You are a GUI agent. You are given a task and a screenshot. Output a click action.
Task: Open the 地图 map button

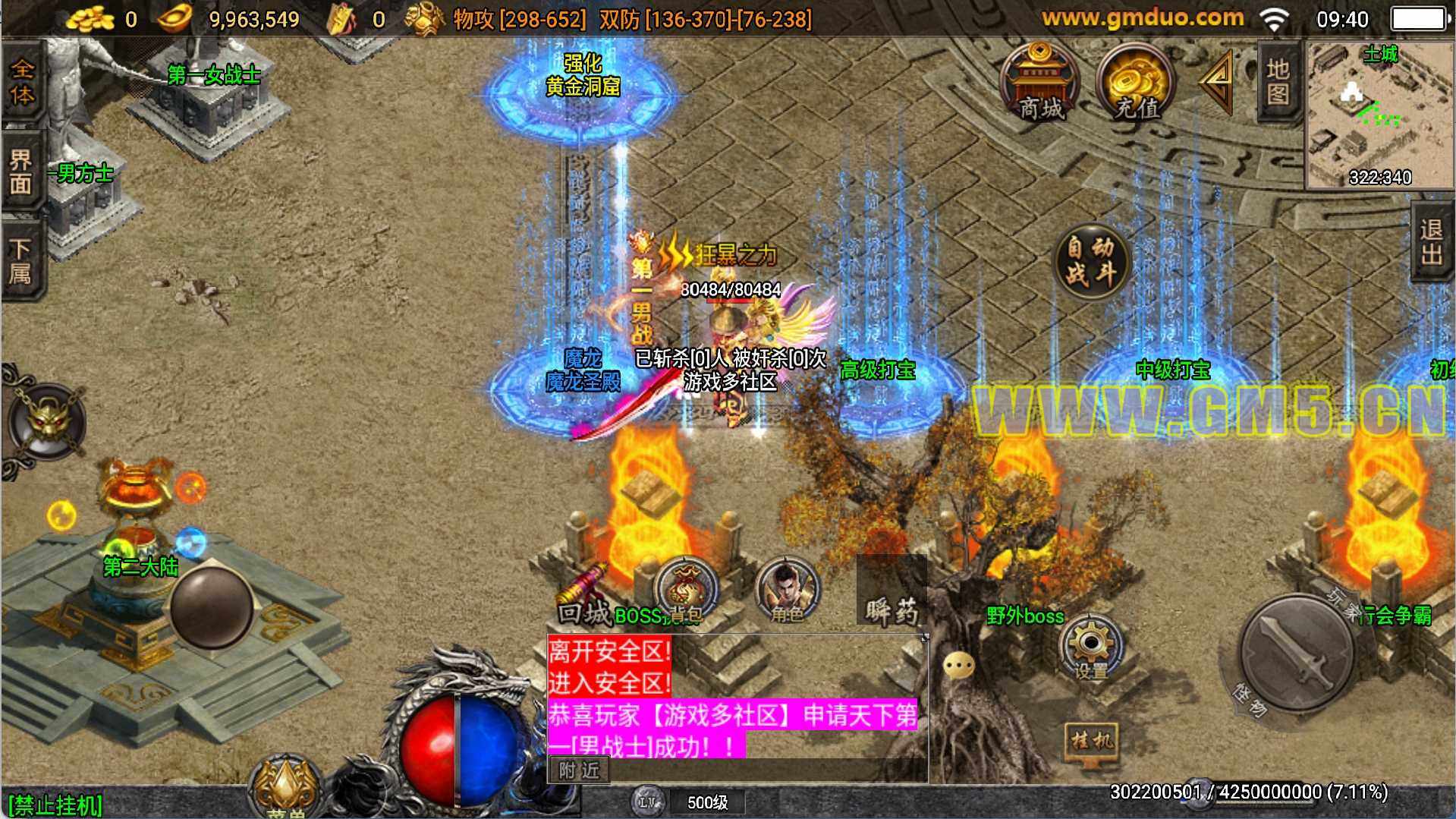tap(1278, 82)
